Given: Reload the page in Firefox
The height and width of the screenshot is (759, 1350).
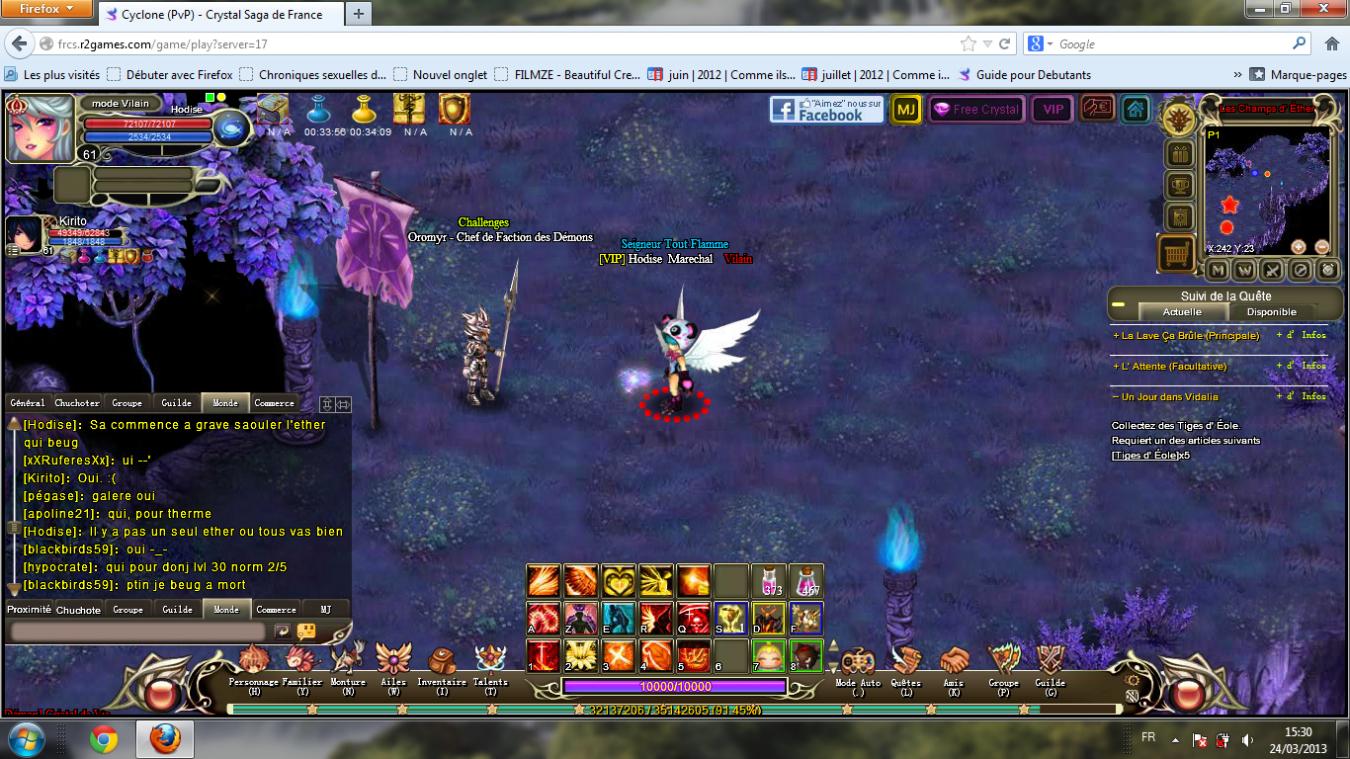Looking at the screenshot, I should (1005, 44).
